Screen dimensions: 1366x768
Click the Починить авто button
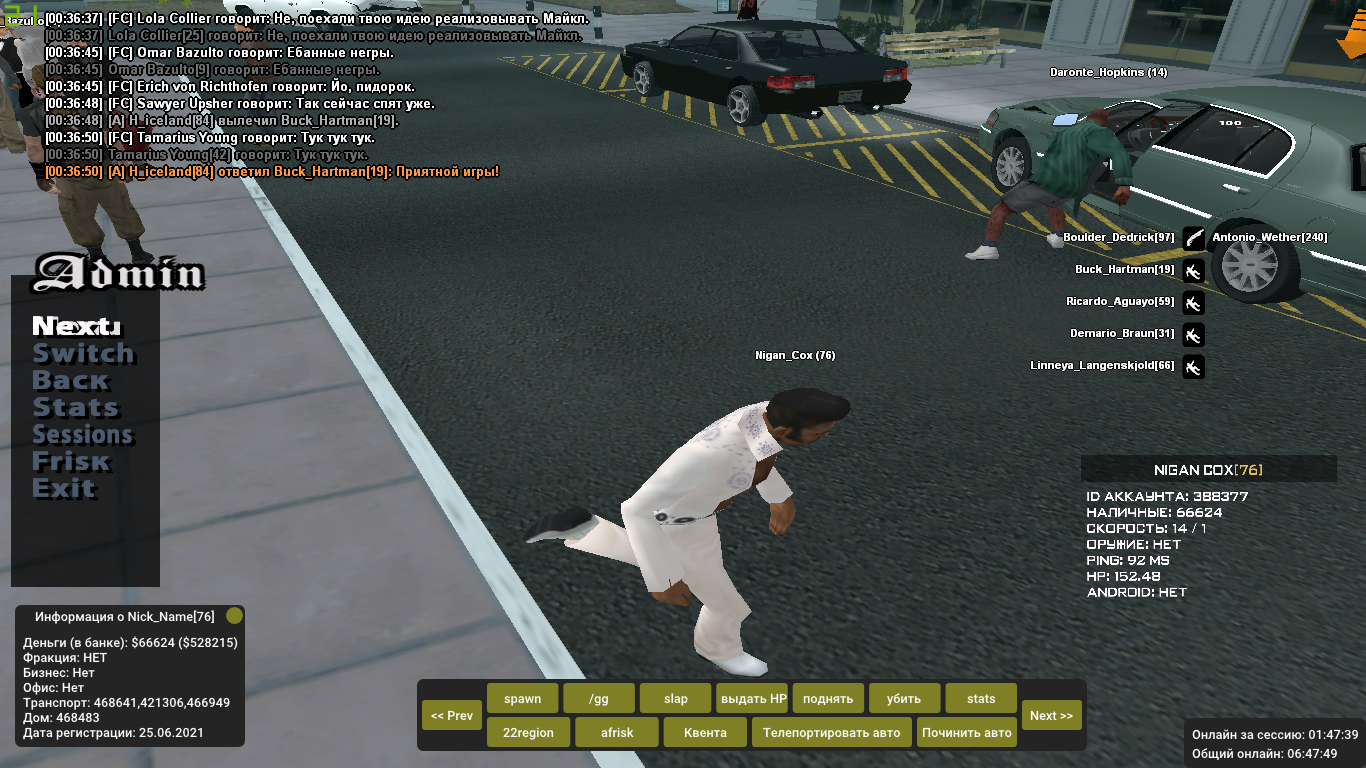pos(967,732)
